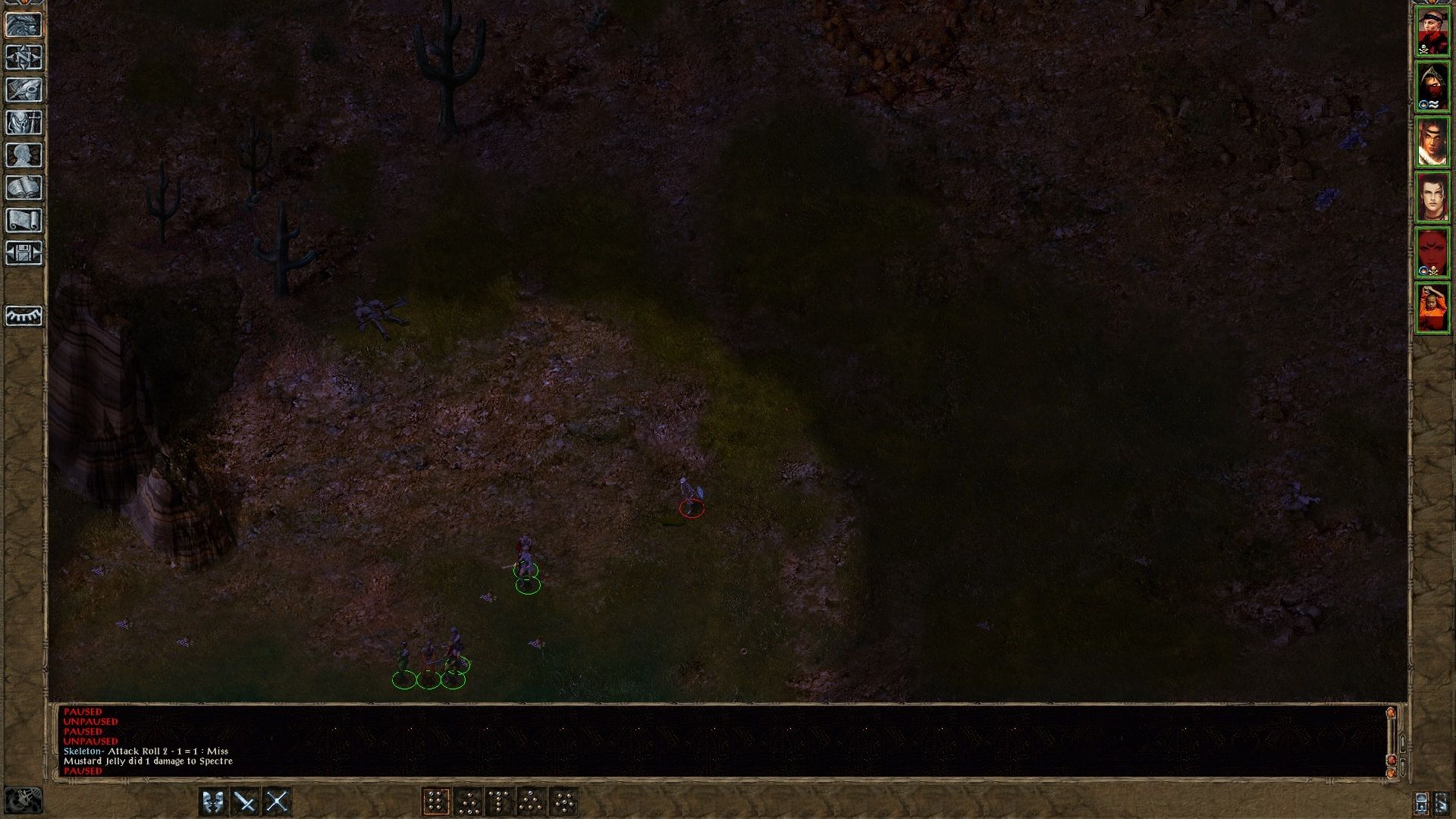Image resolution: width=1456 pixels, height=819 pixels.
Task: Select the sword attack action
Action: coord(244,801)
